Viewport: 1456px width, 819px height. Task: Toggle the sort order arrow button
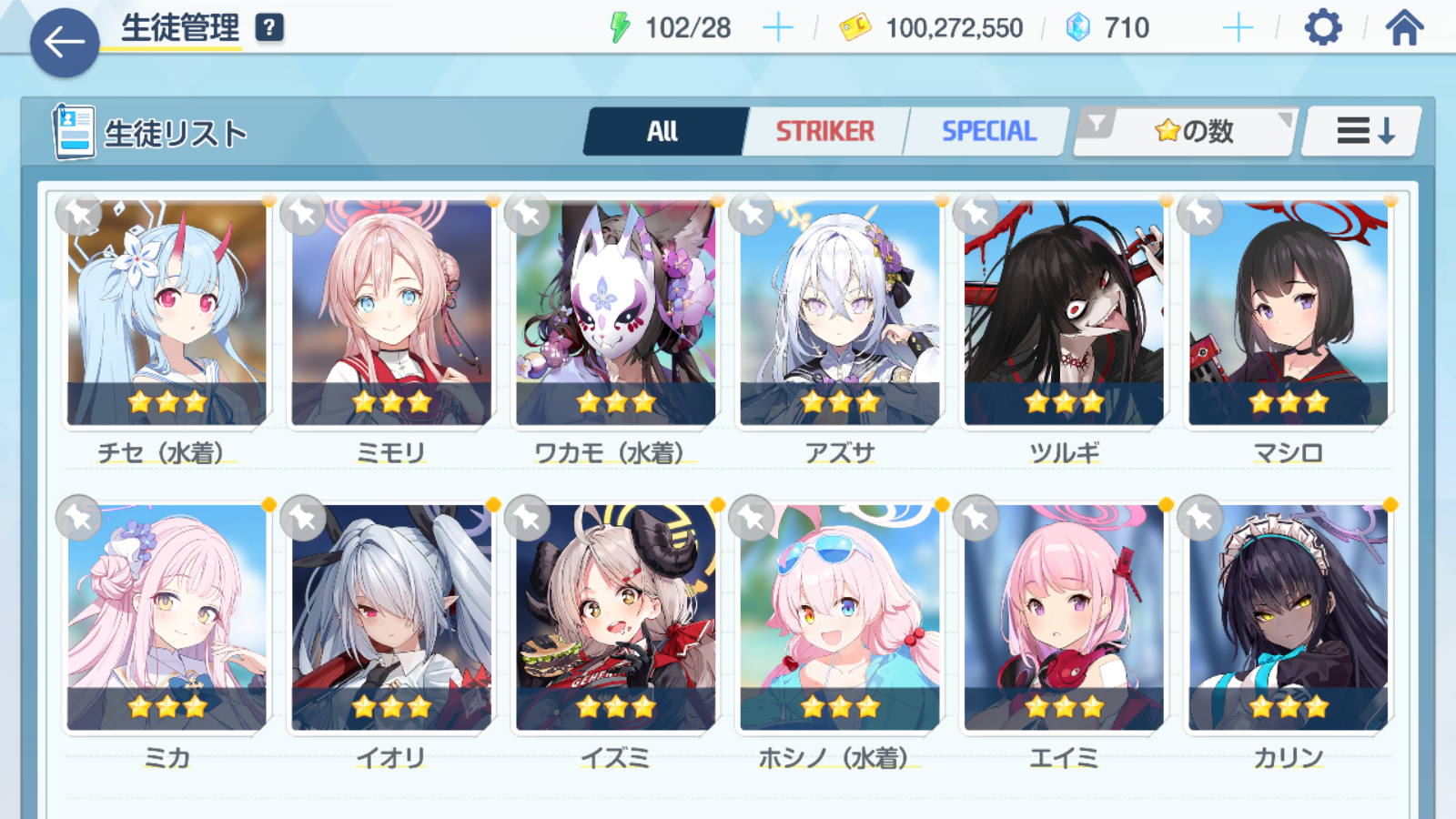pyautogui.click(x=1363, y=132)
